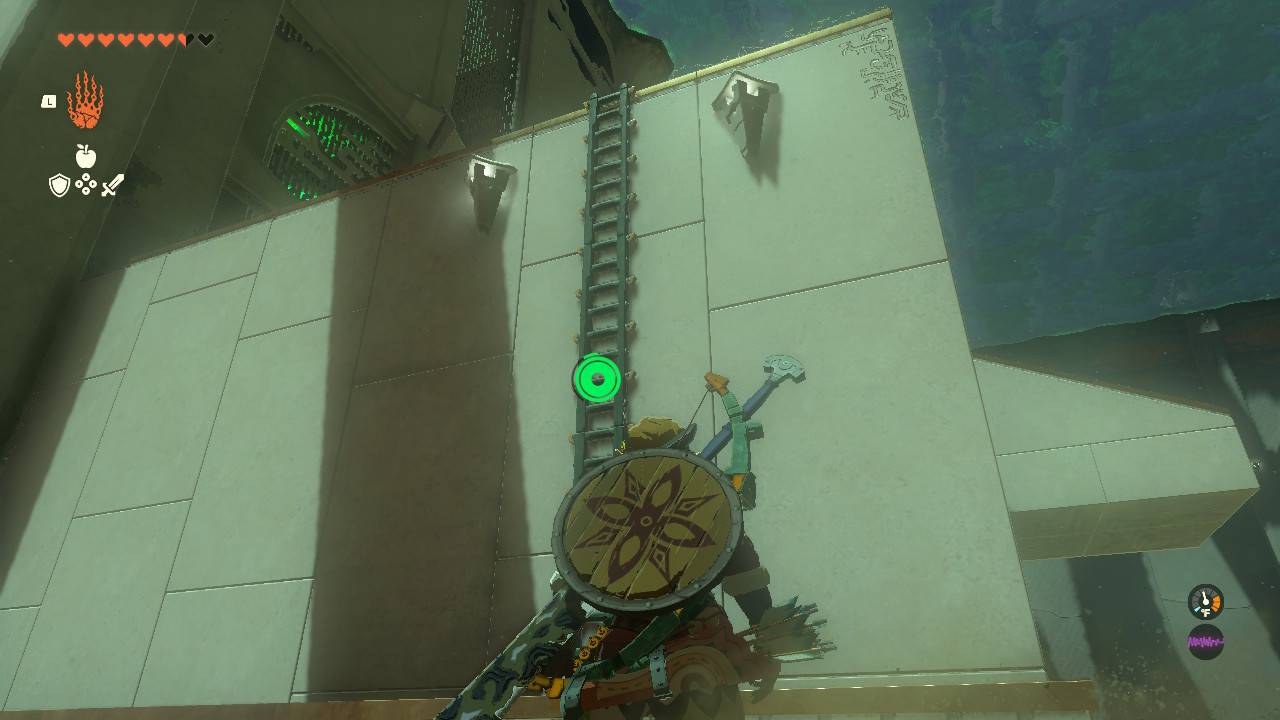1280x720 pixels.
Task: Click the Fahrenheit symbol on the gauge
Action: click(1206, 612)
